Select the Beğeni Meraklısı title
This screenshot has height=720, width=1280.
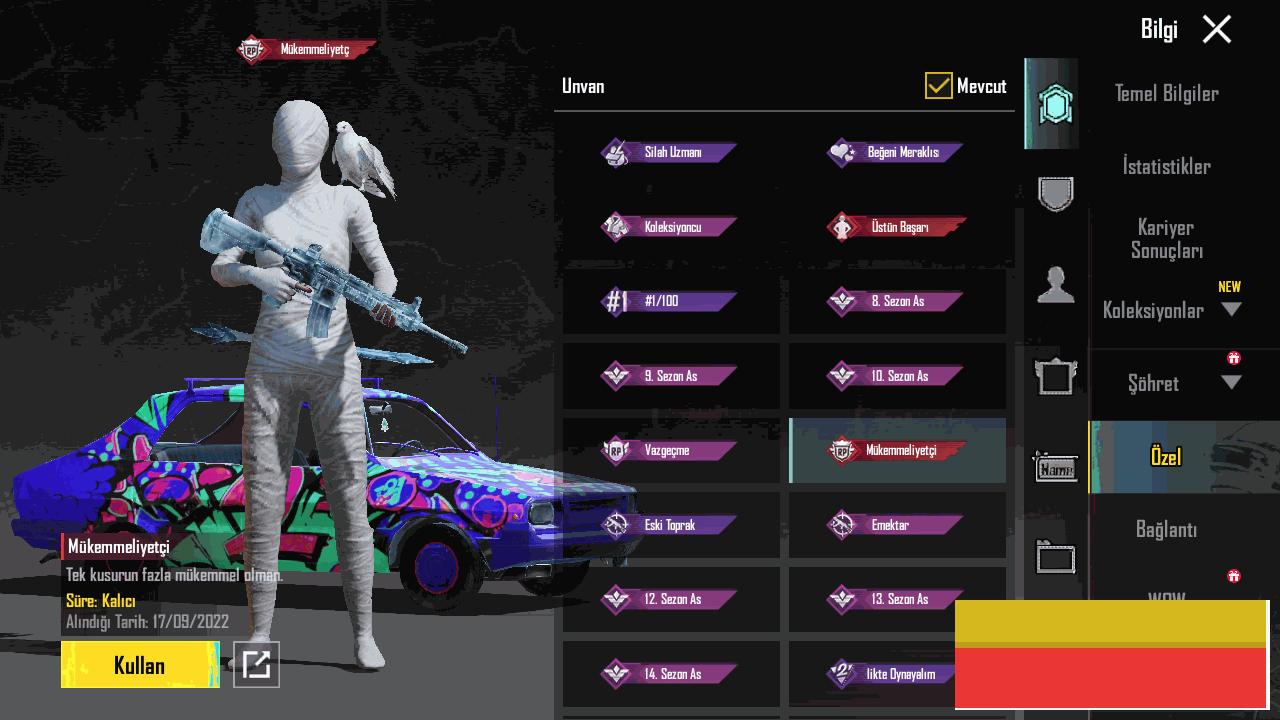897,153
